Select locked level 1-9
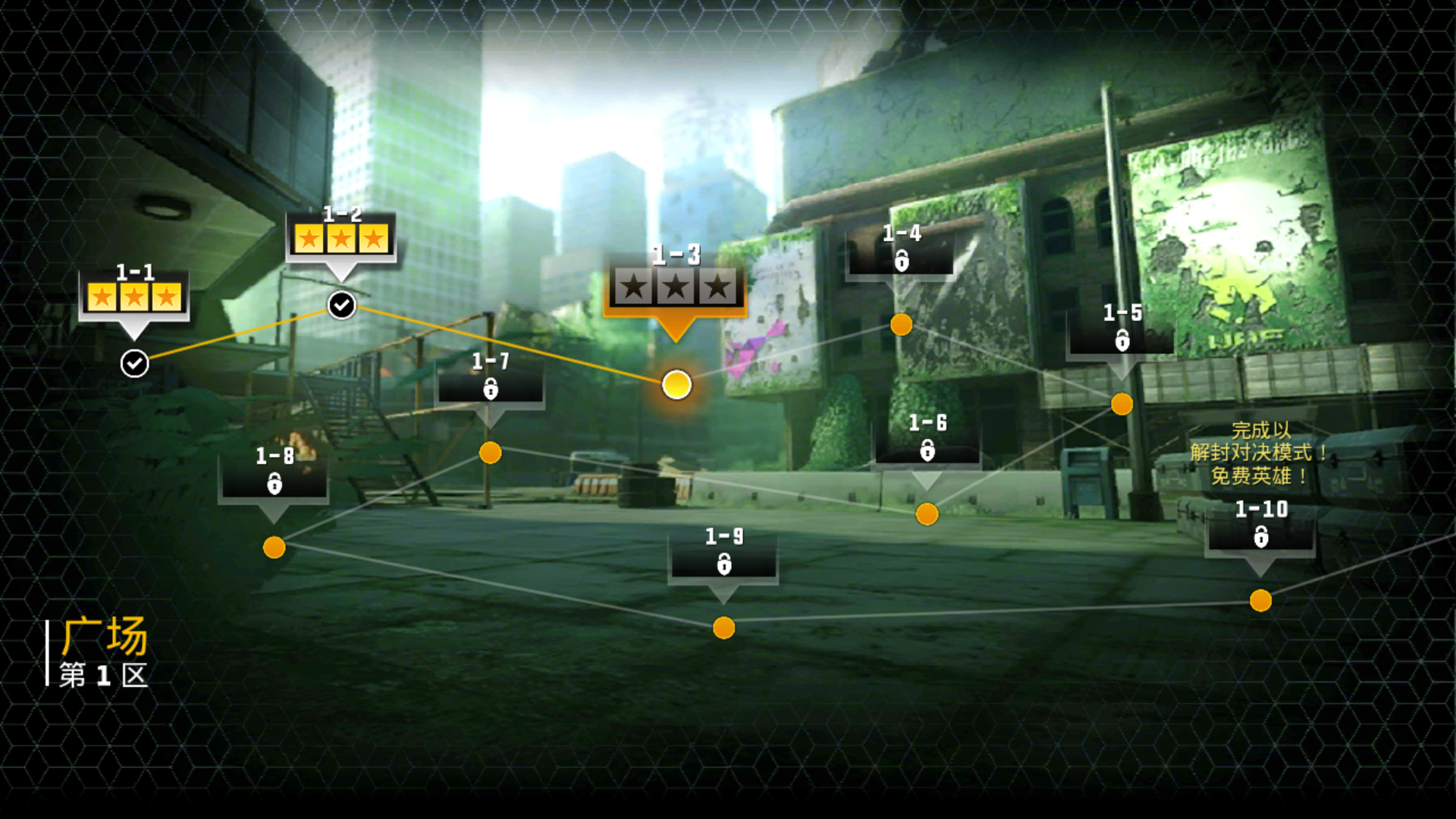Viewport: 1456px width, 819px height. click(x=724, y=627)
